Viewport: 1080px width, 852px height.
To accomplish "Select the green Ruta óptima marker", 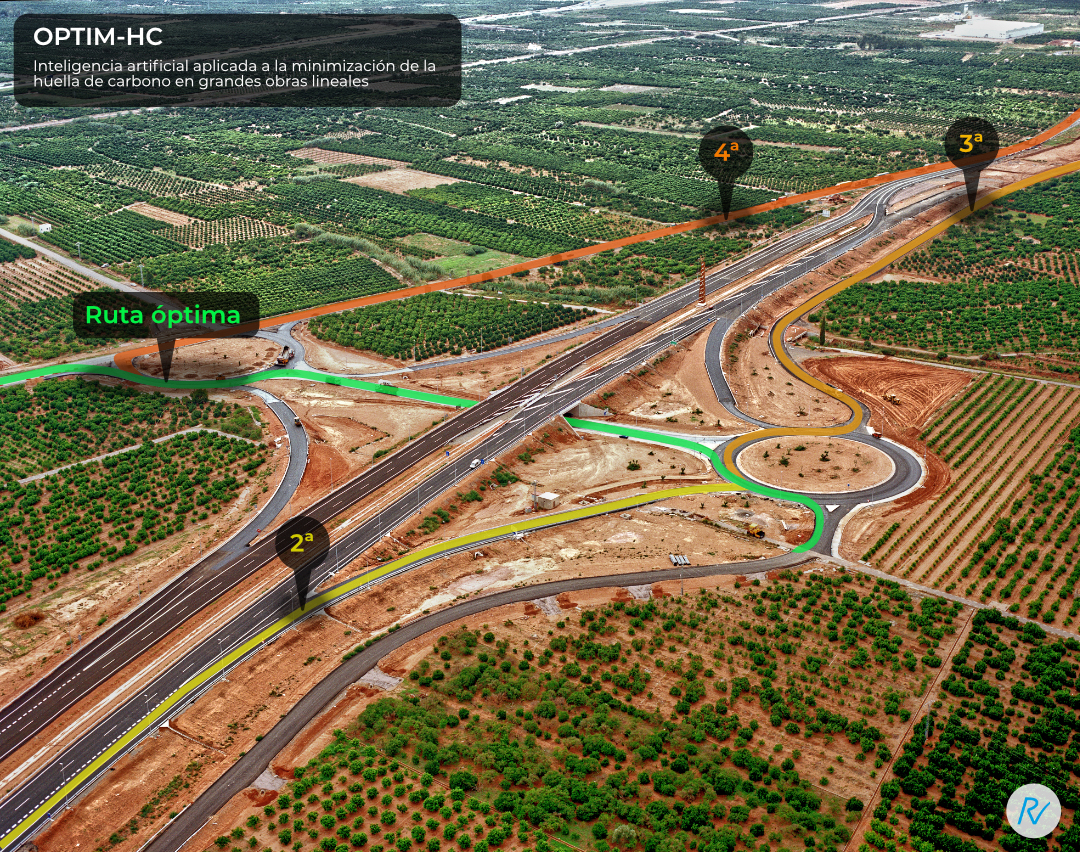I will point(165,316).
